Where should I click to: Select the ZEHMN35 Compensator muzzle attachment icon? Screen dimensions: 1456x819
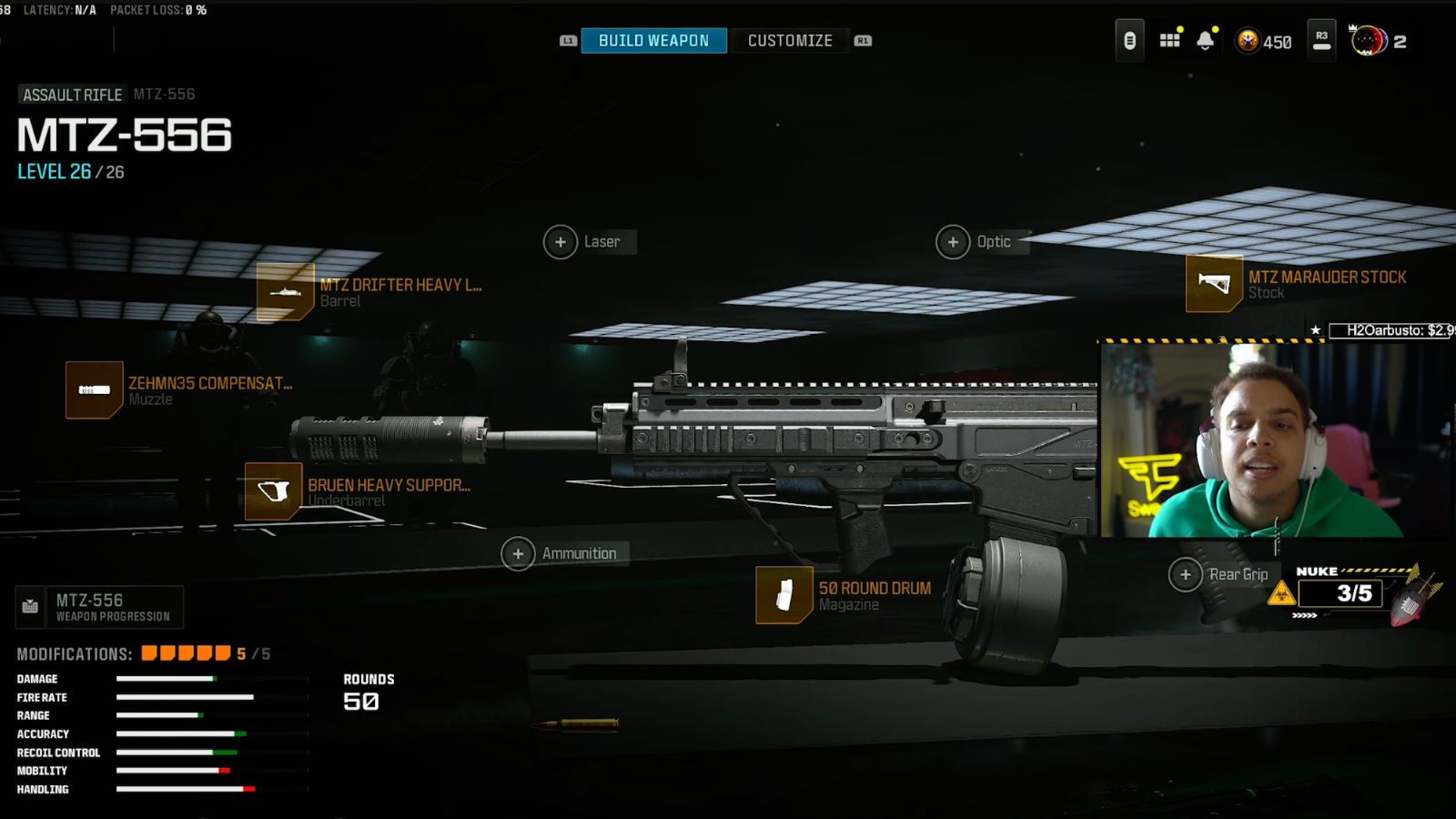[94, 391]
